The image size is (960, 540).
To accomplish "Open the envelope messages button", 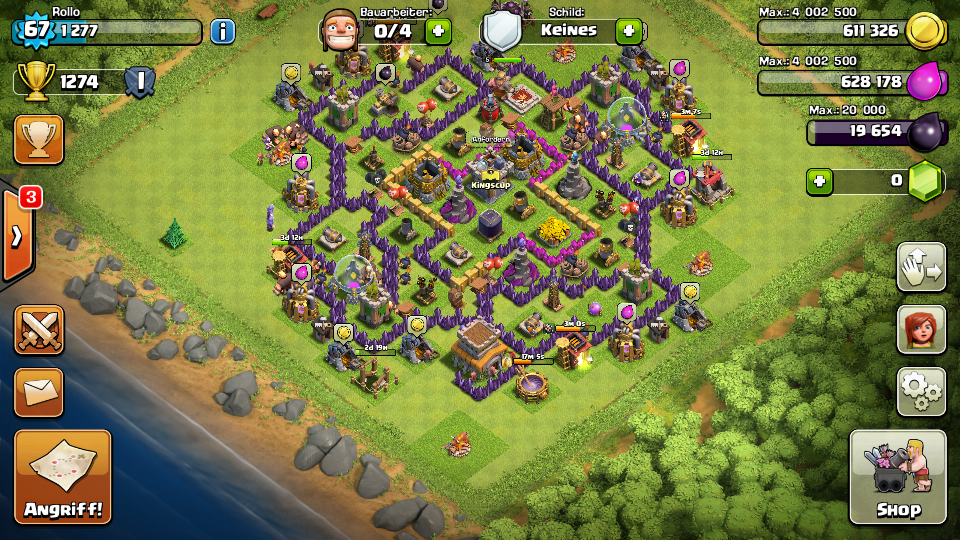I will pyautogui.click(x=39, y=392).
